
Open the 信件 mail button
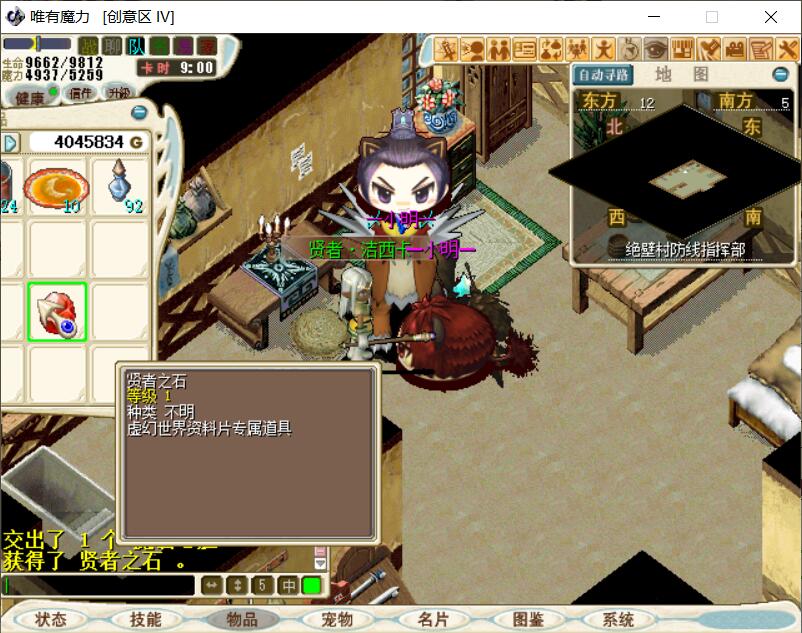(80, 93)
